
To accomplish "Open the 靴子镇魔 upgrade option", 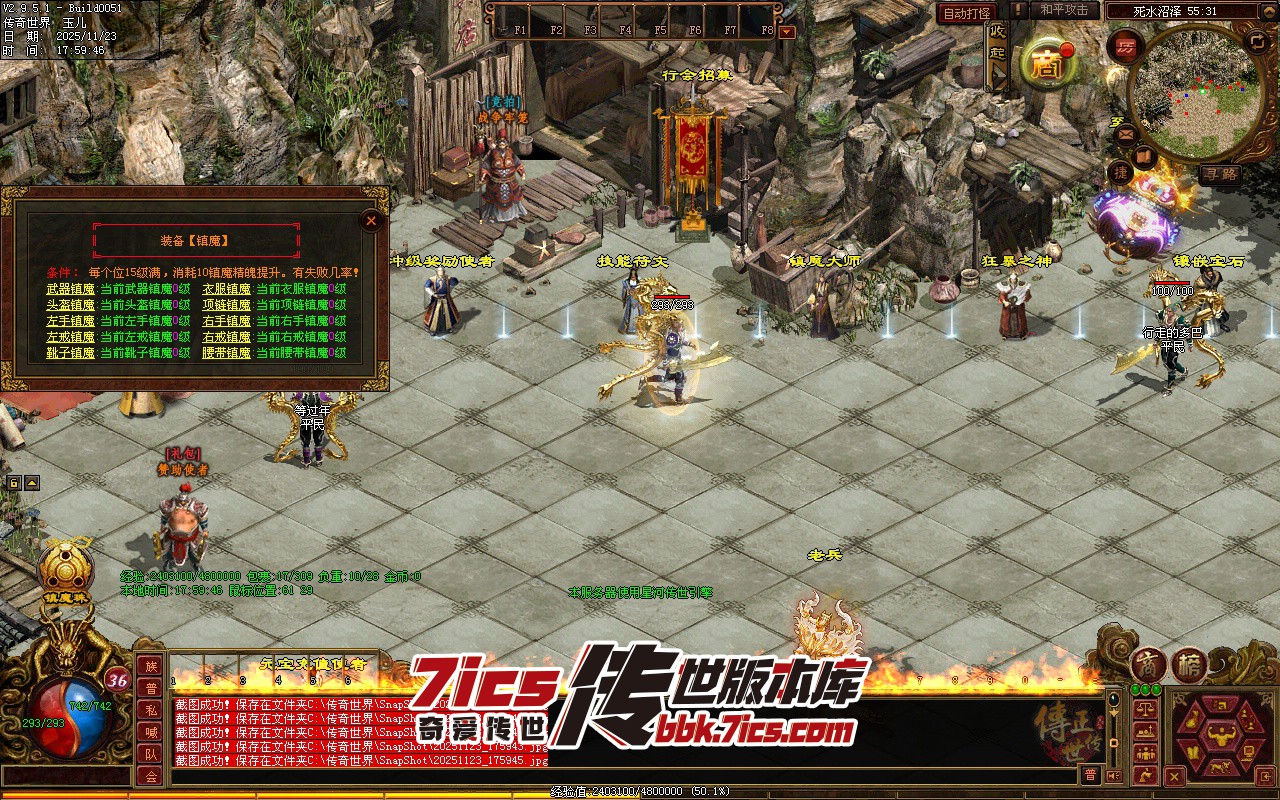I will click(x=70, y=353).
